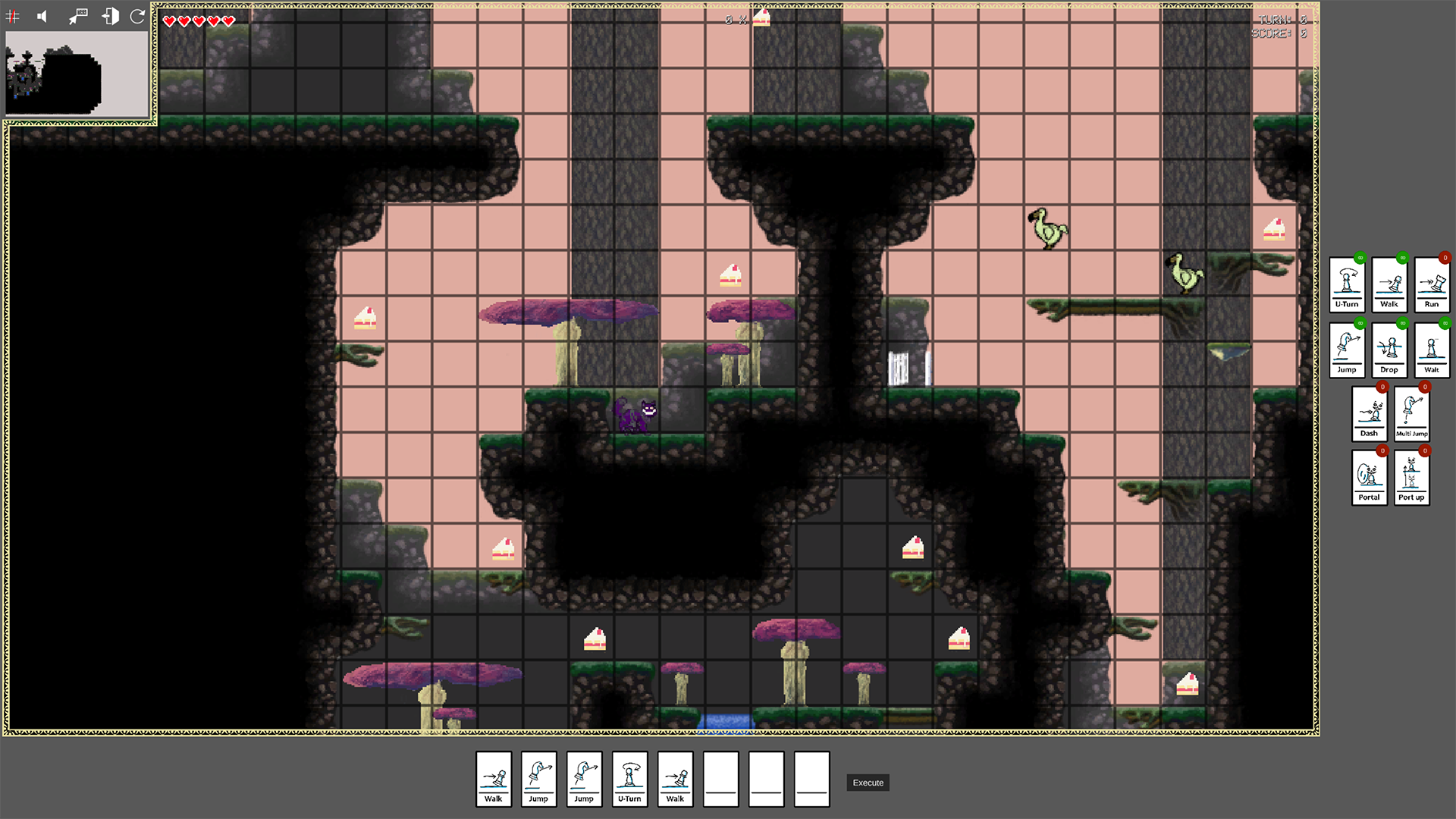Add a Jump card from the card palette
This screenshot has width=1456, height=819.
[1347, 350]
